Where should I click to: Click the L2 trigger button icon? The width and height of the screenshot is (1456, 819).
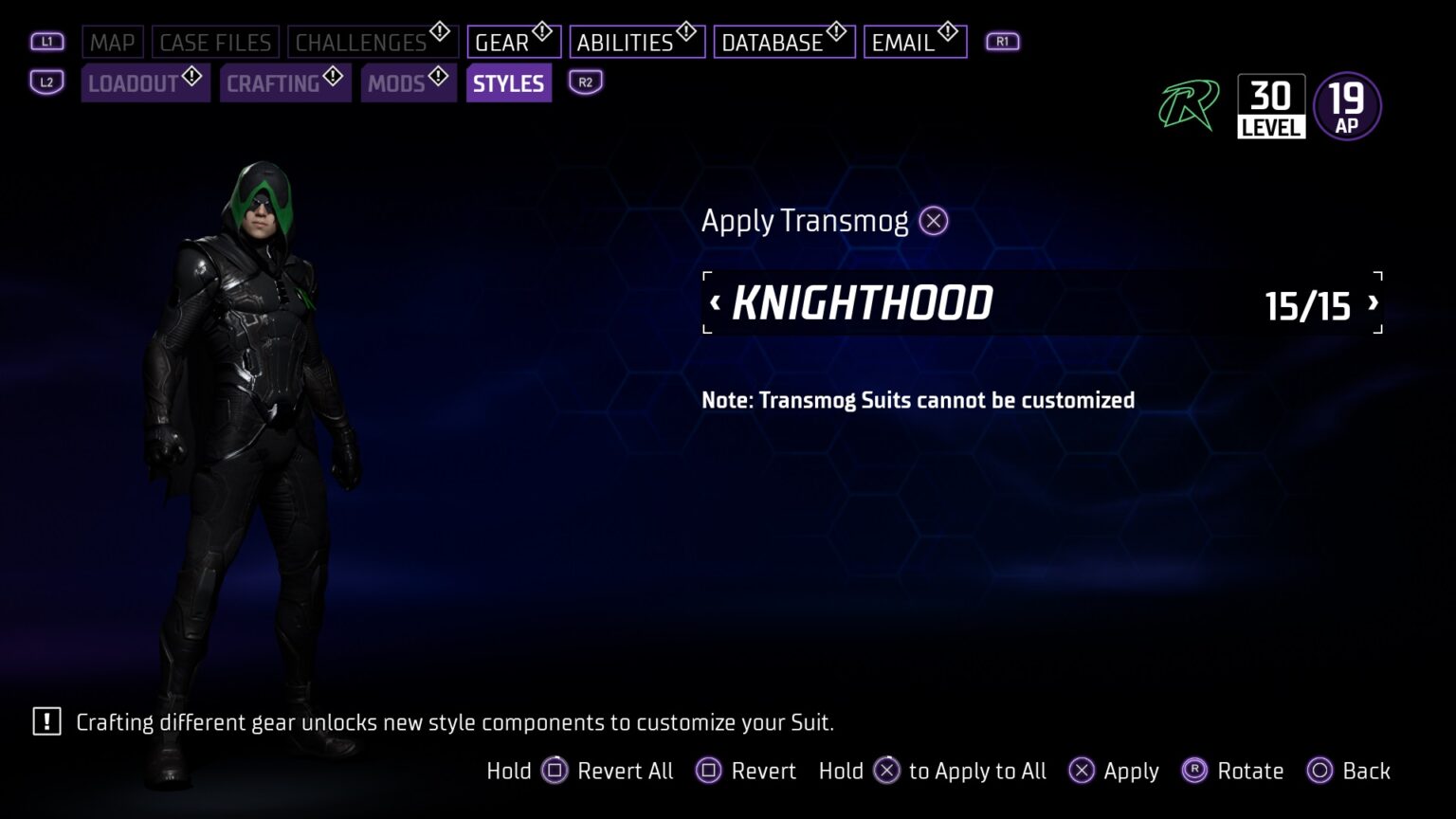45,82
